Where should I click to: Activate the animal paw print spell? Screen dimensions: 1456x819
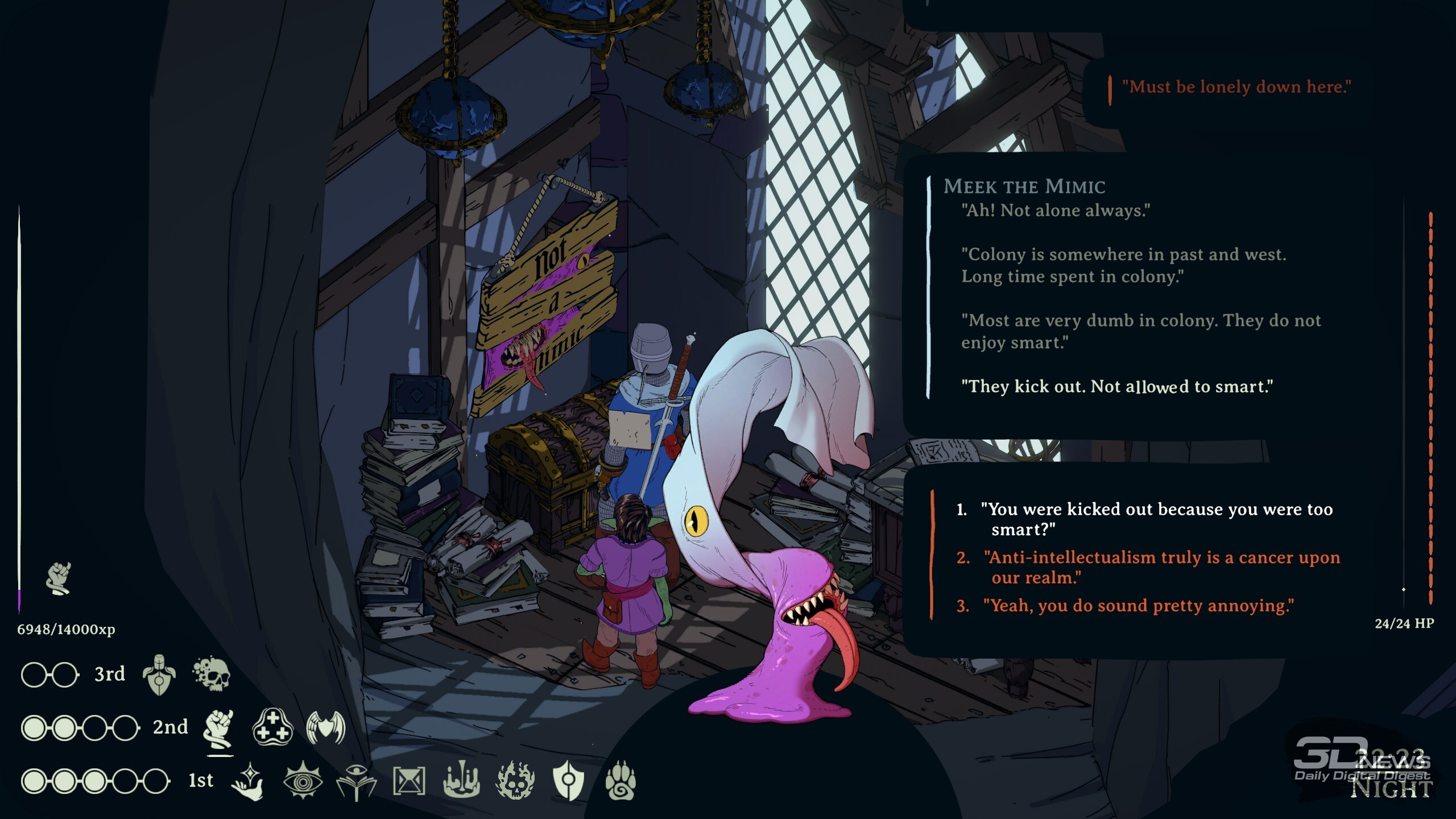coord(621,781)
